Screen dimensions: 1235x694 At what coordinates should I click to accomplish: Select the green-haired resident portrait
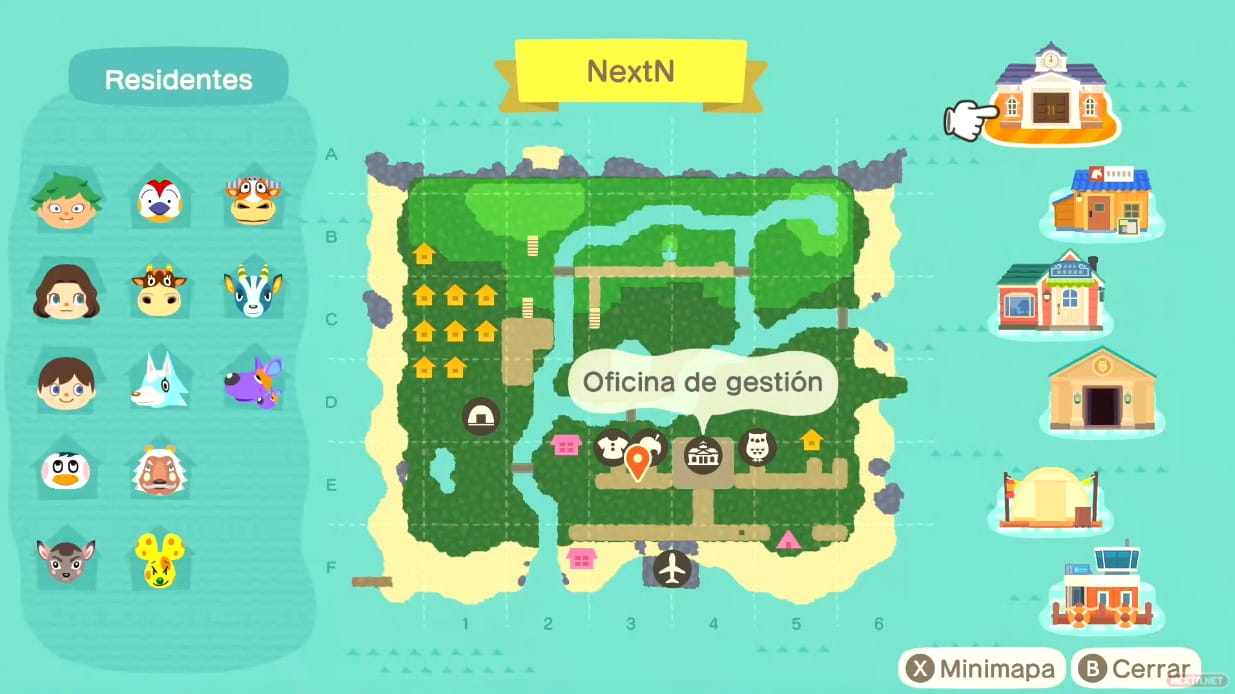(x=66, y=200)
